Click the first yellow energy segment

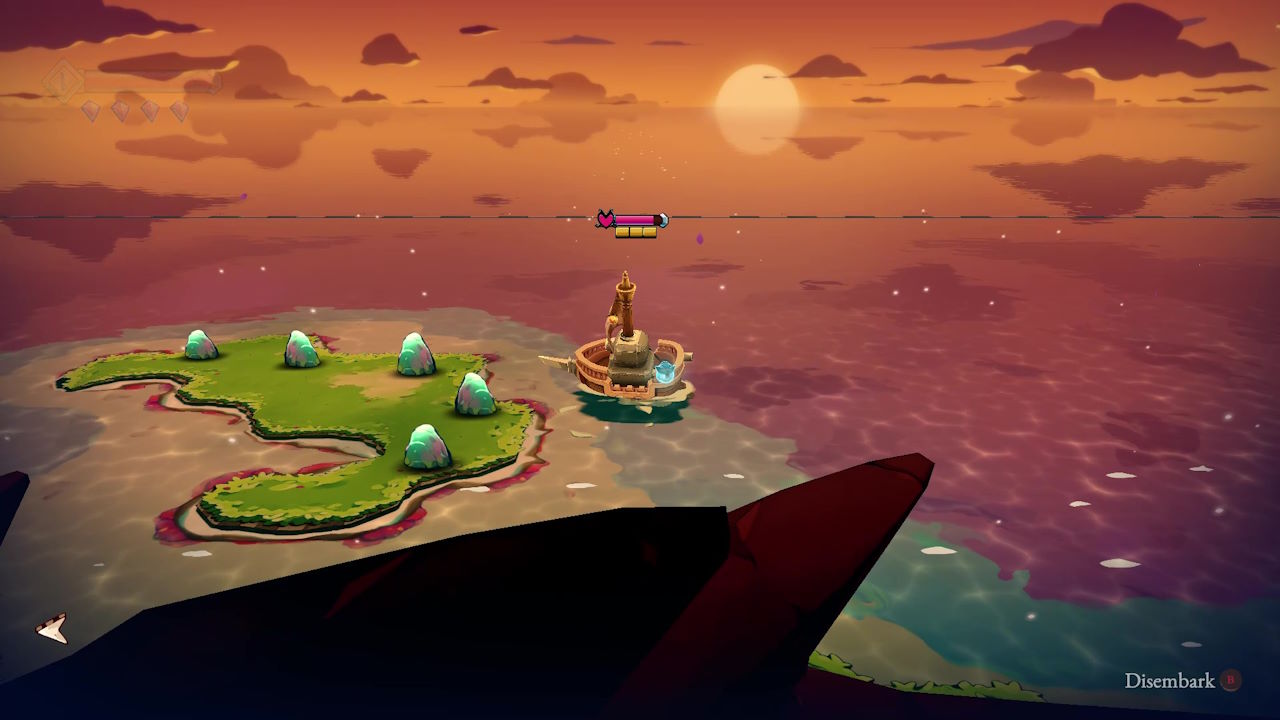622,232
